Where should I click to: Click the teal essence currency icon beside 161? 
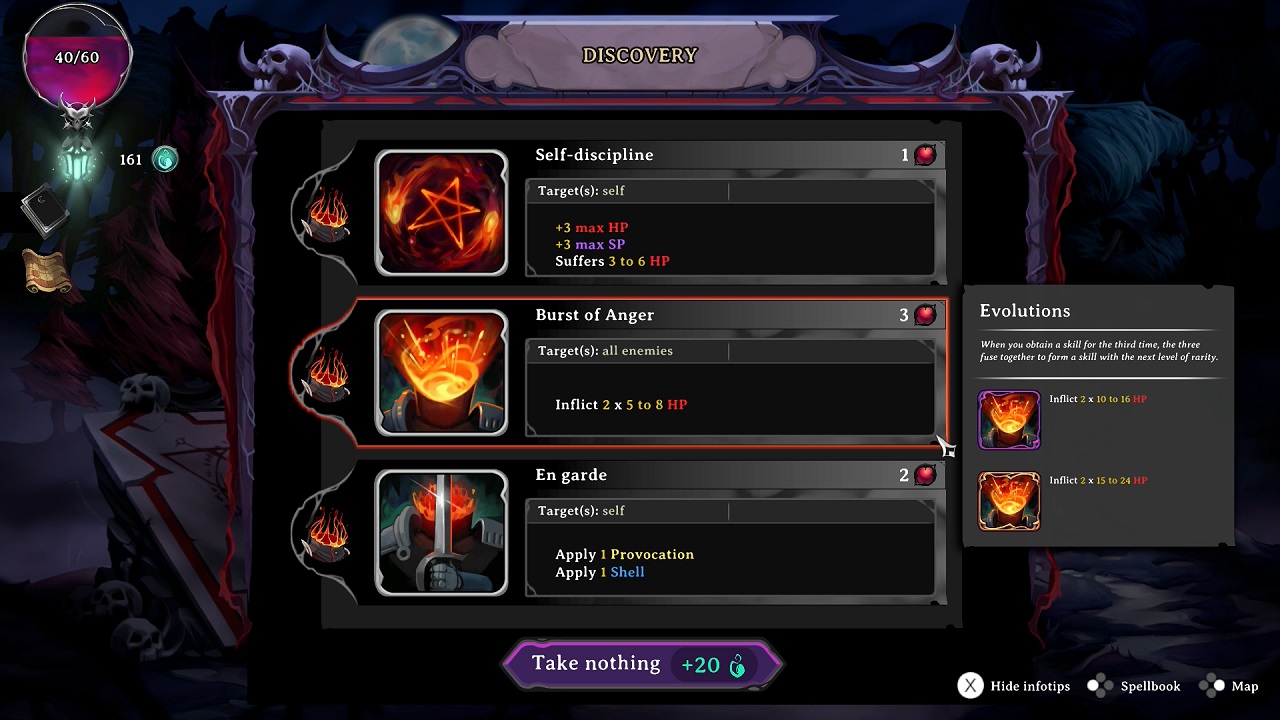click(163, 159)
